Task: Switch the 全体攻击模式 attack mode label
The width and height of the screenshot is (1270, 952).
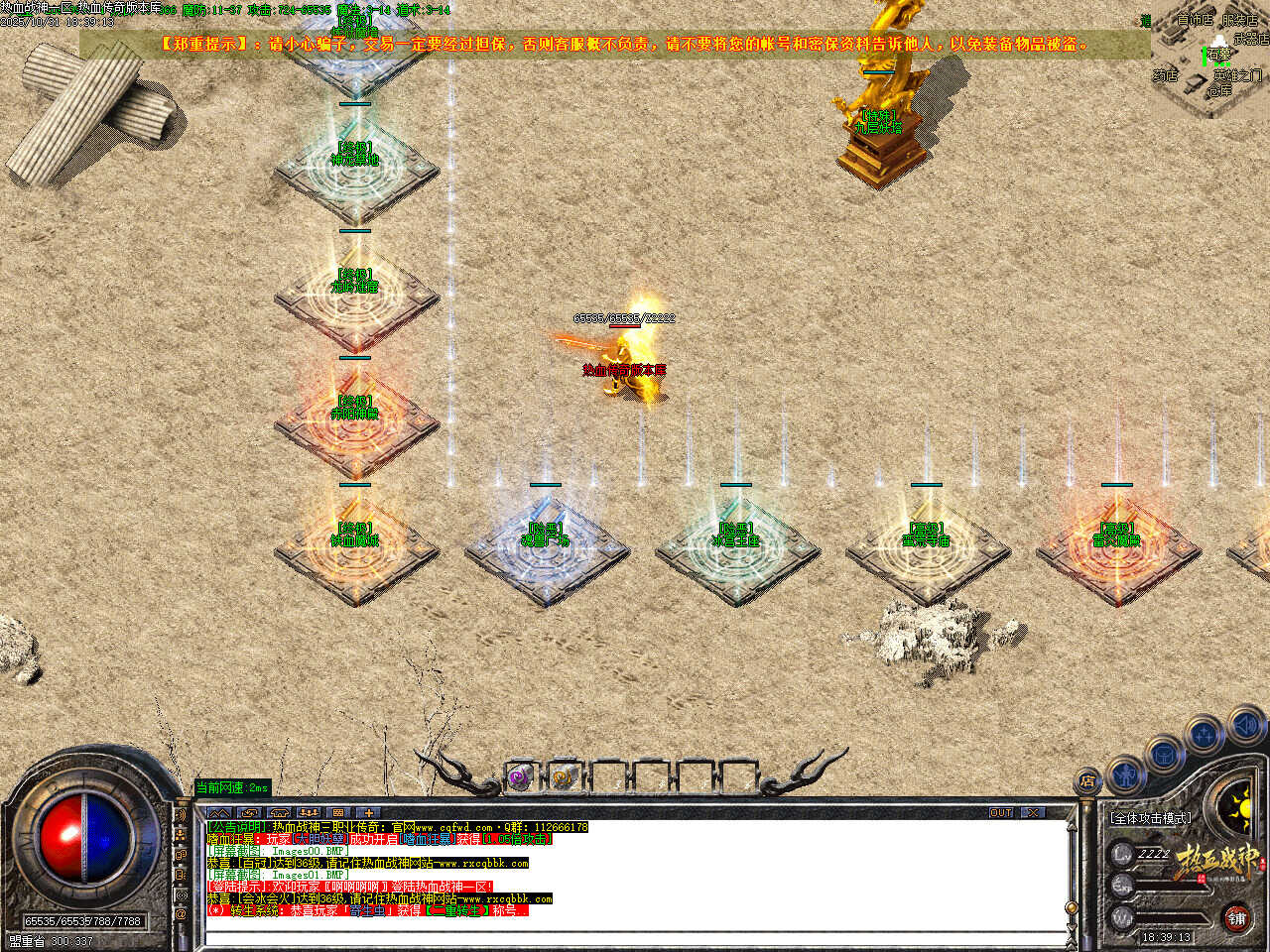Action: coord(1151,818)
